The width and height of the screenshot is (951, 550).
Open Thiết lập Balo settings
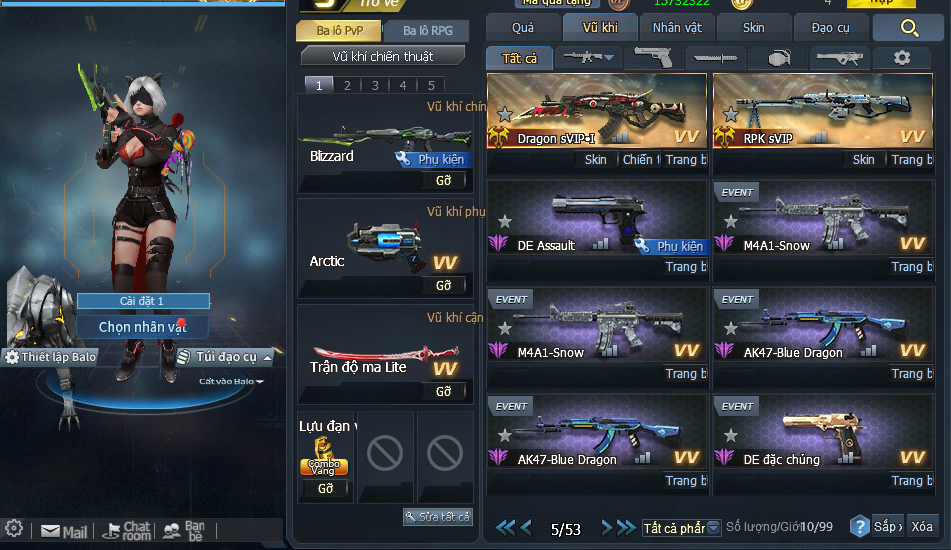click(x=51, y=357)
